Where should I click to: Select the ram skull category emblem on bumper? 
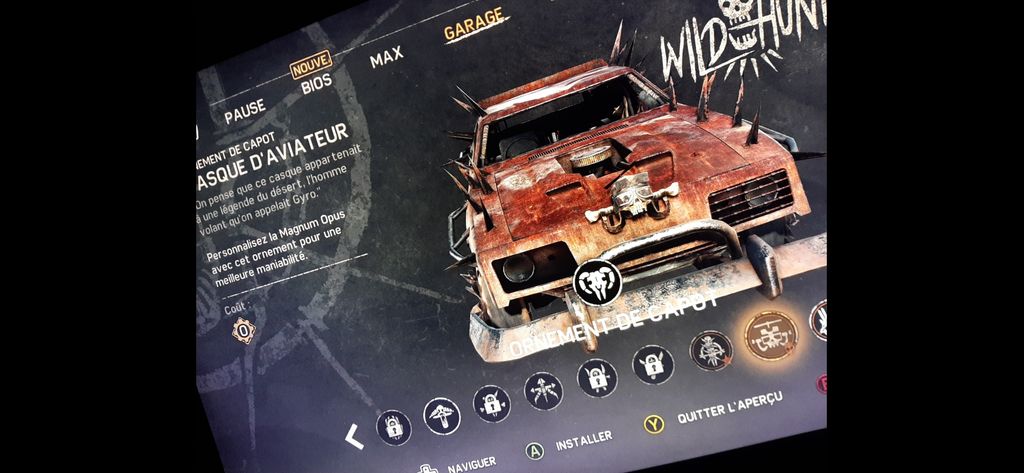[599, 284]
